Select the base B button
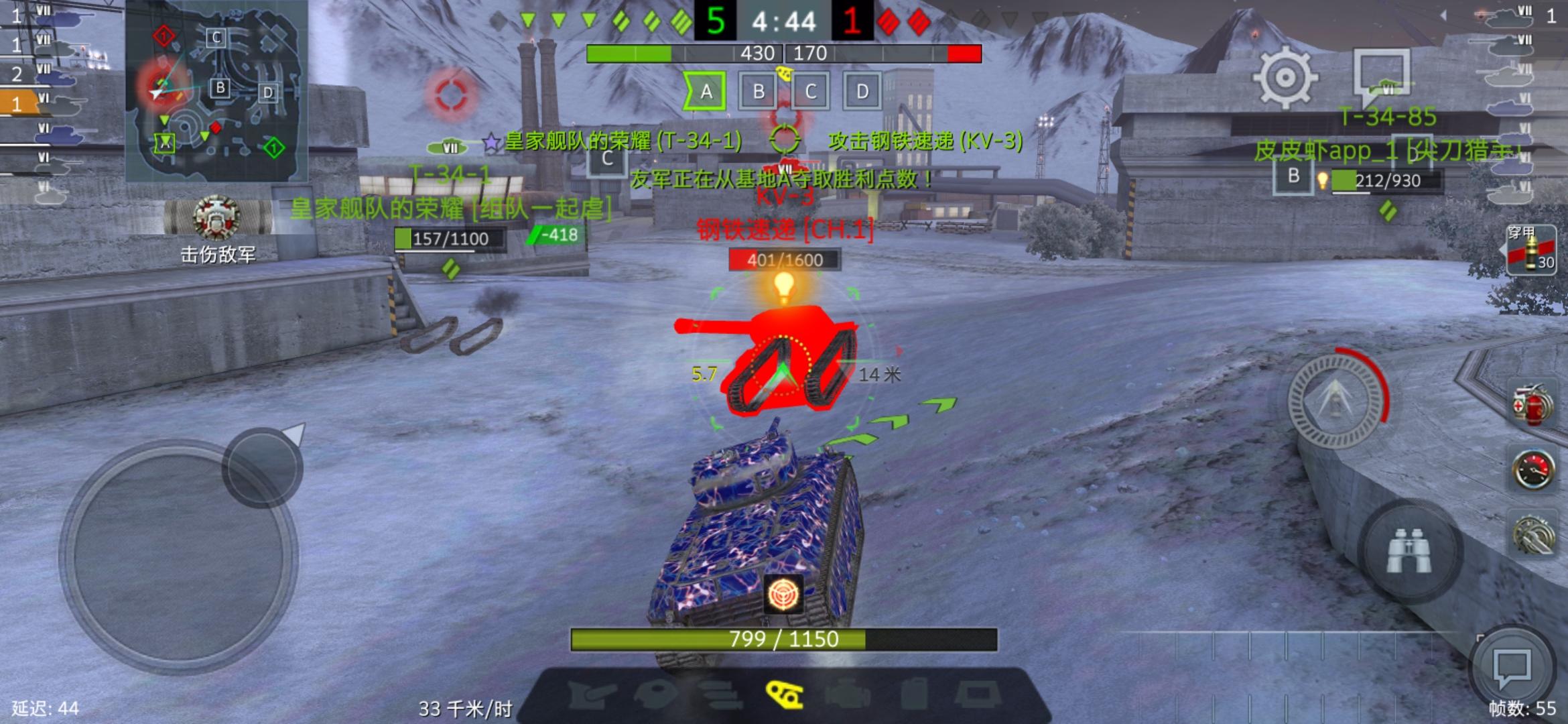The height and width of the screenshot is (724, 1568). click(757, 92)
